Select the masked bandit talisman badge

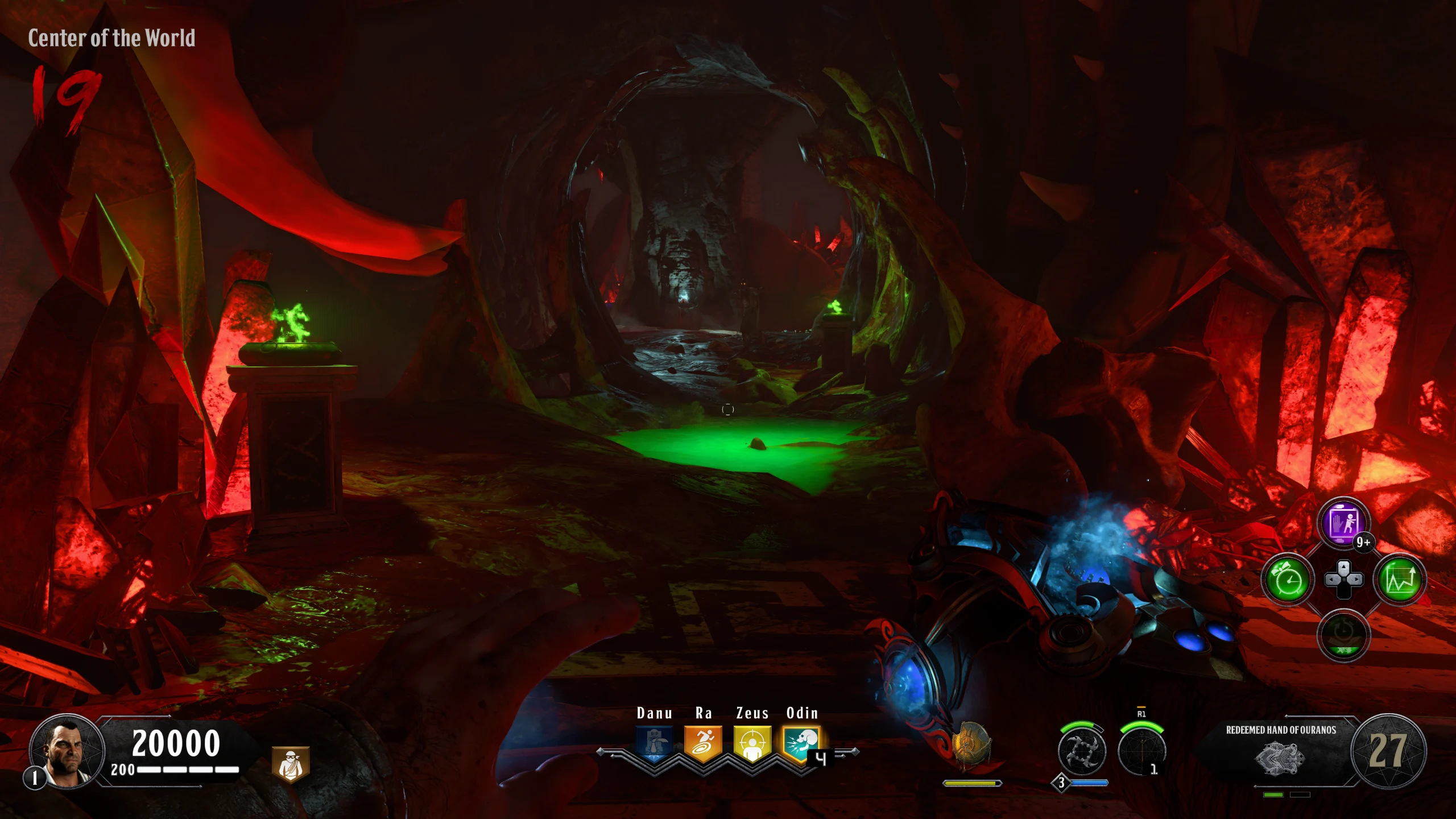pyautogui.click(x=291, y=764)
